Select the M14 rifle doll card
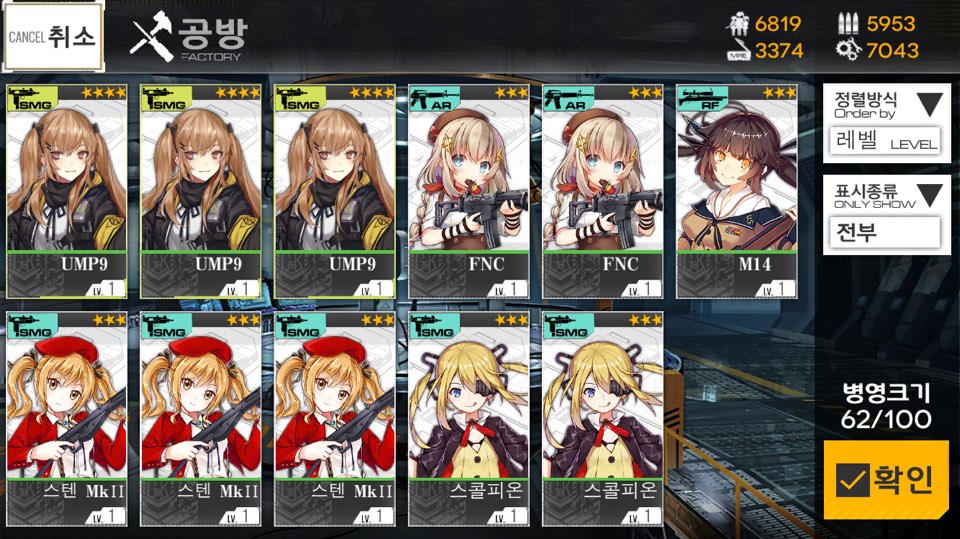This screenshot has width=960, height=539. pos(738,191)
